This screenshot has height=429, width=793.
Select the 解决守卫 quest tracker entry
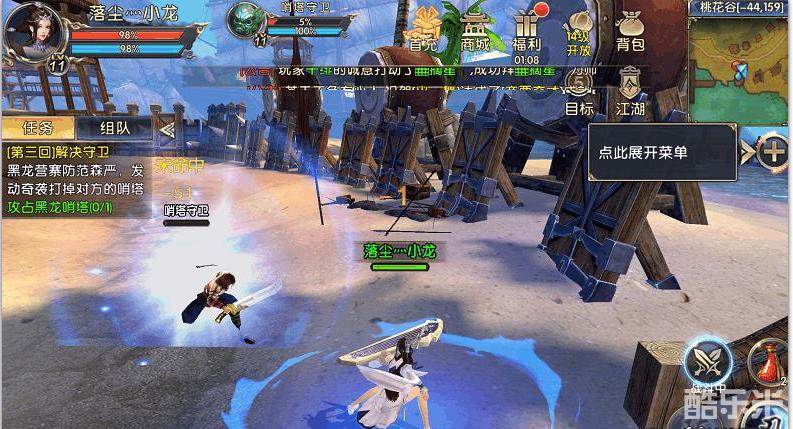pyautogui.click(x=73, y=179)
